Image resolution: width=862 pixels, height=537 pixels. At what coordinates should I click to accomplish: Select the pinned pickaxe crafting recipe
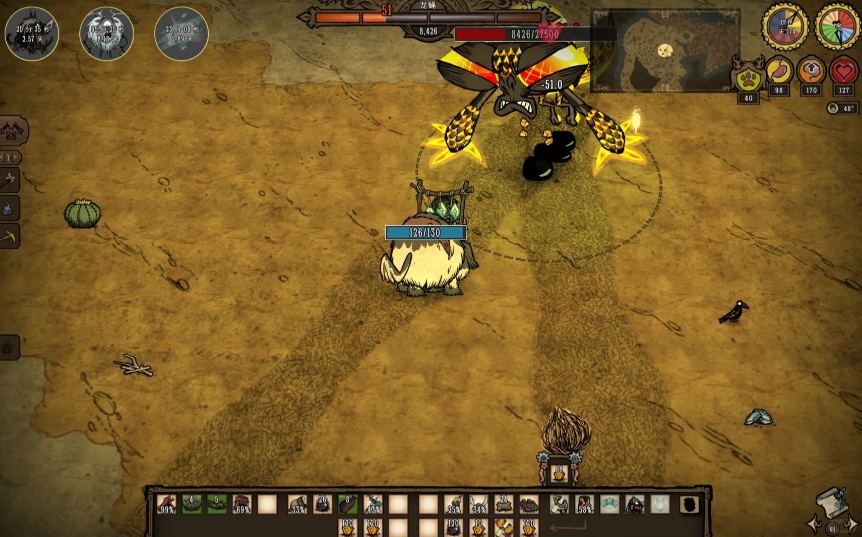[x=10, y=236]
